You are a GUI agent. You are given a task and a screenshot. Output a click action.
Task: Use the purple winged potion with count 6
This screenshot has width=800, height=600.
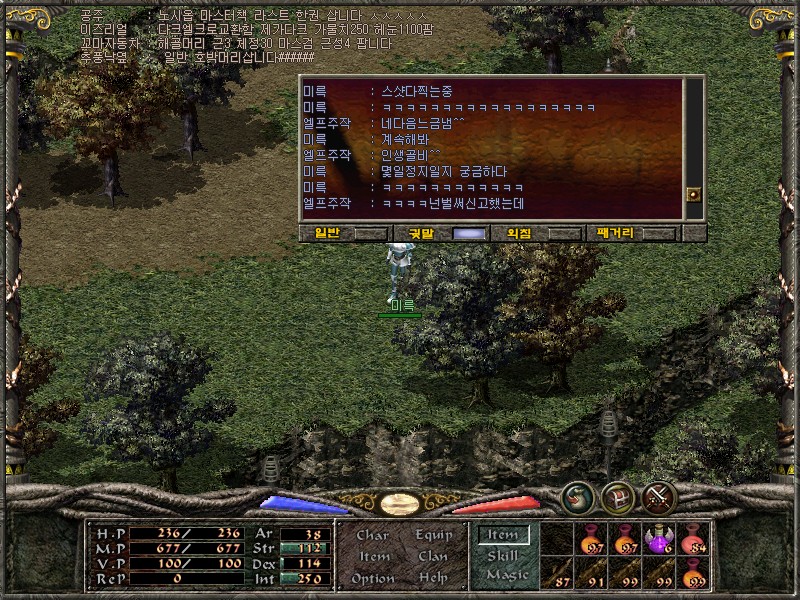[659, 540]
